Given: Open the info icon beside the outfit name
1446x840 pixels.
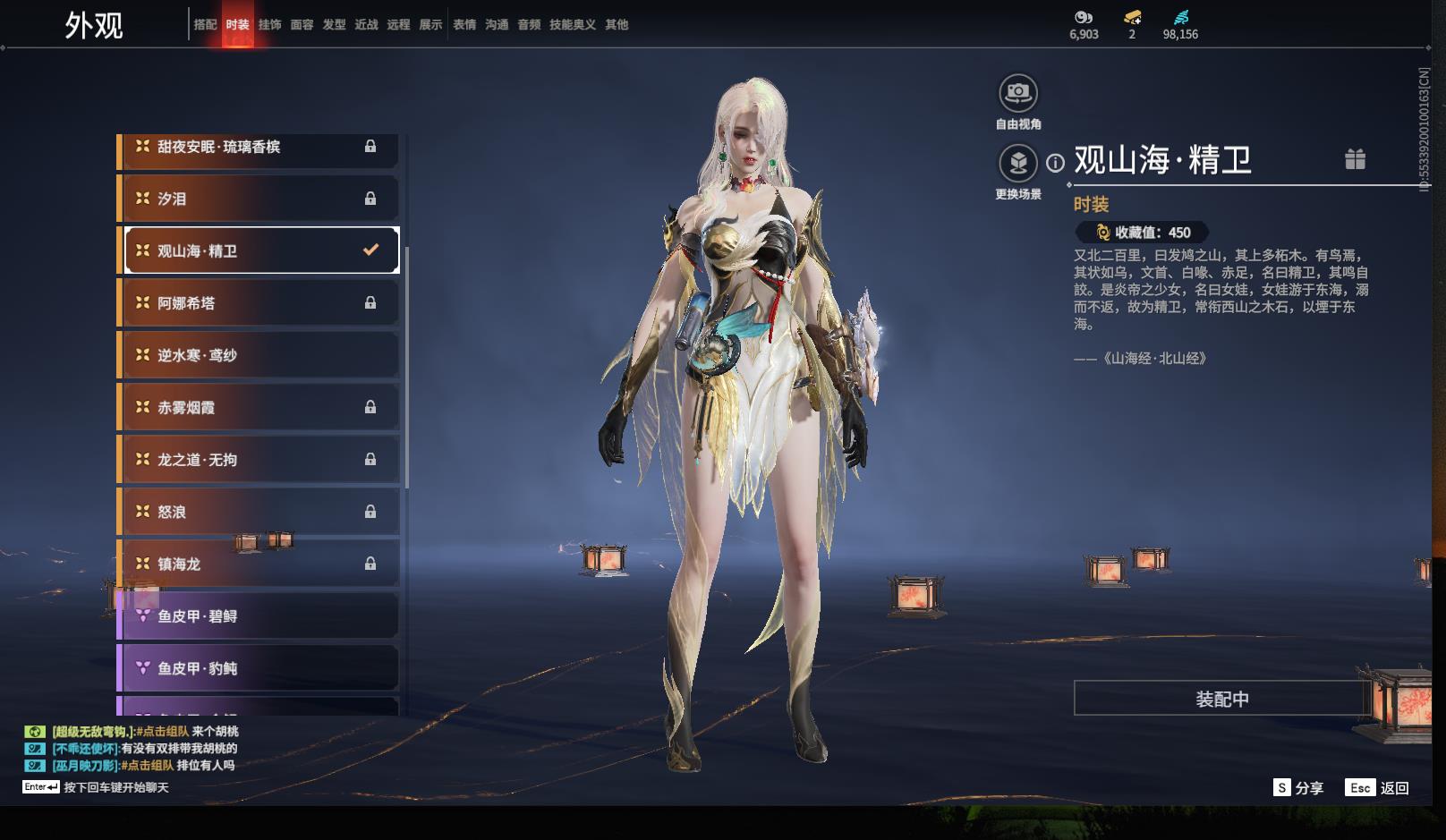Looking at the screenshot, I should pos(1056,163).
